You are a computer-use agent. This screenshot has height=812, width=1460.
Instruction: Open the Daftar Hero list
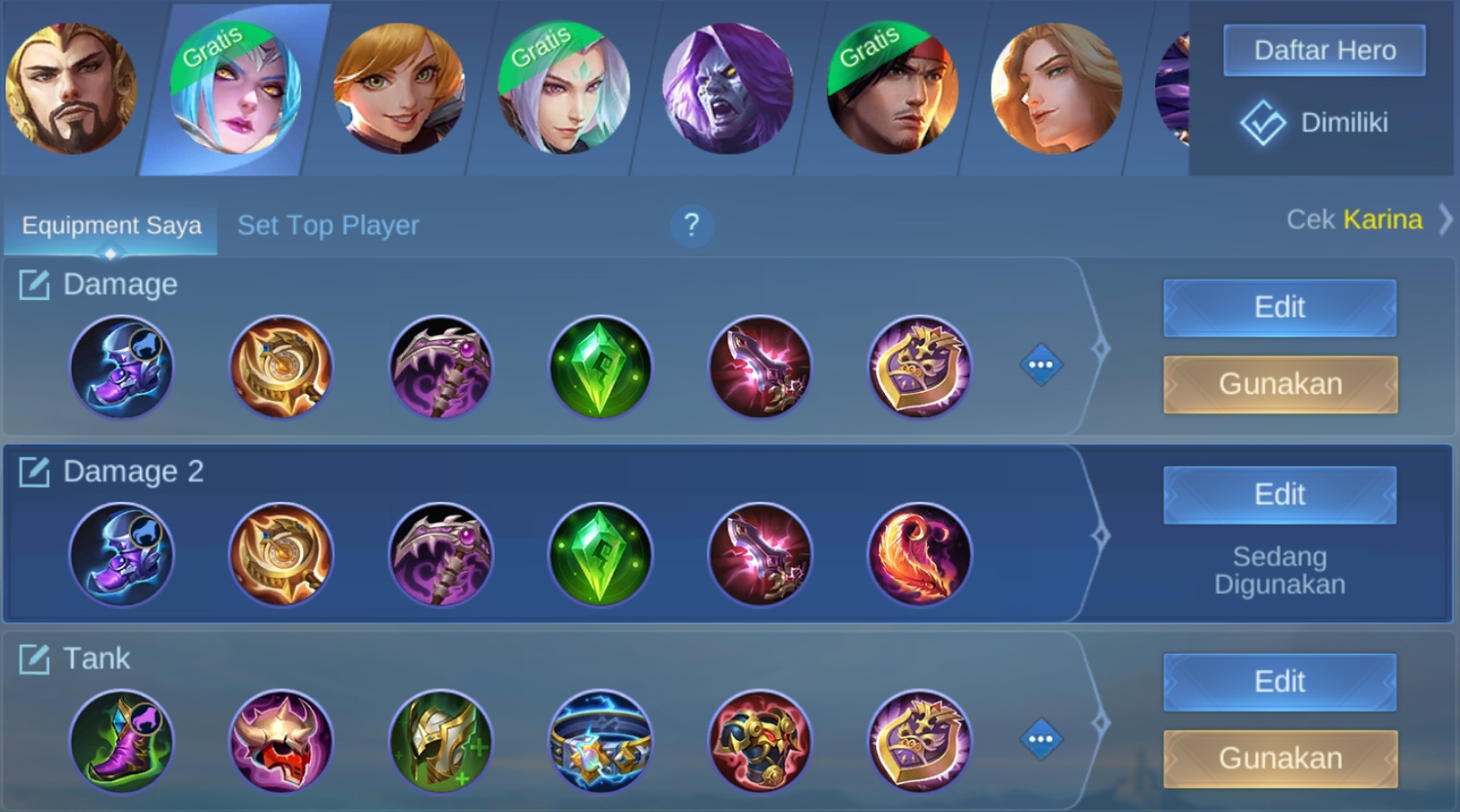pos(1324,50)
